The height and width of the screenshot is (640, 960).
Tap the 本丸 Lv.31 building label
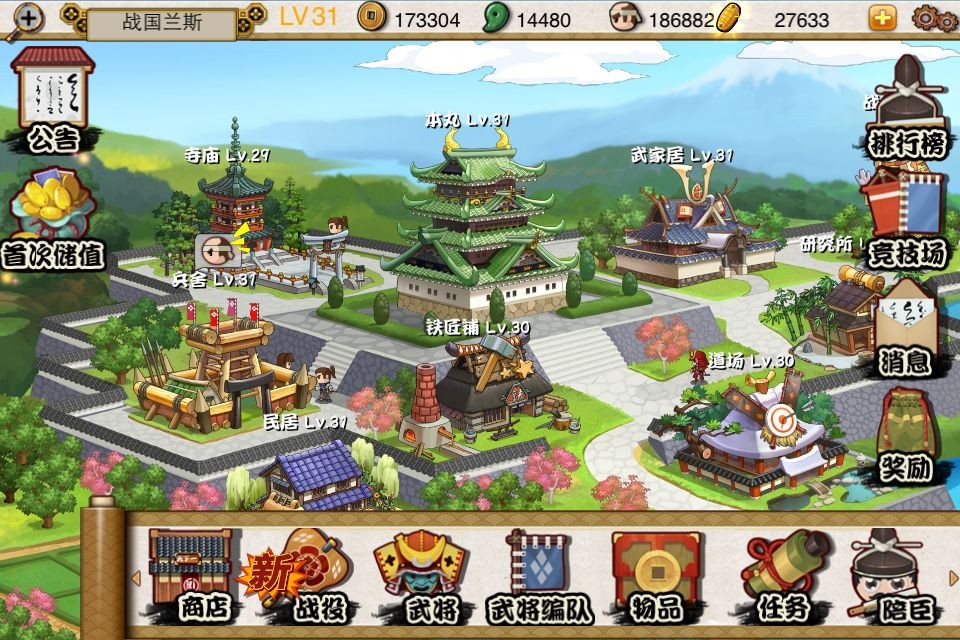coord(467,120)
